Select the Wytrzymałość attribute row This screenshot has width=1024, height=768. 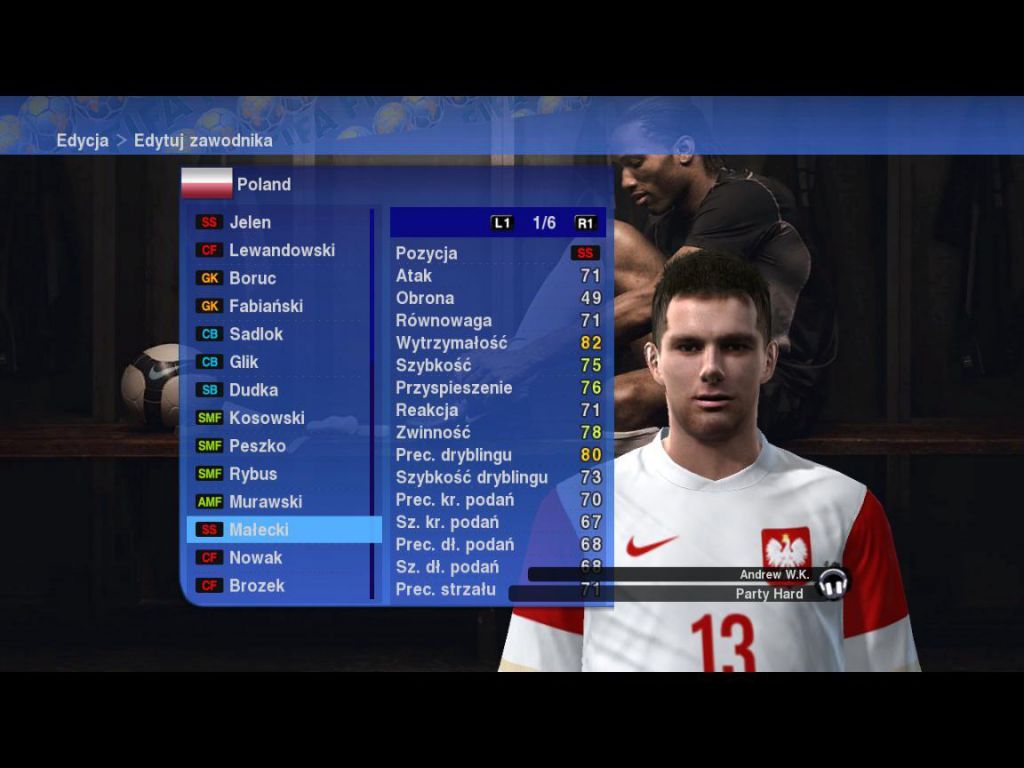(497, 343)
